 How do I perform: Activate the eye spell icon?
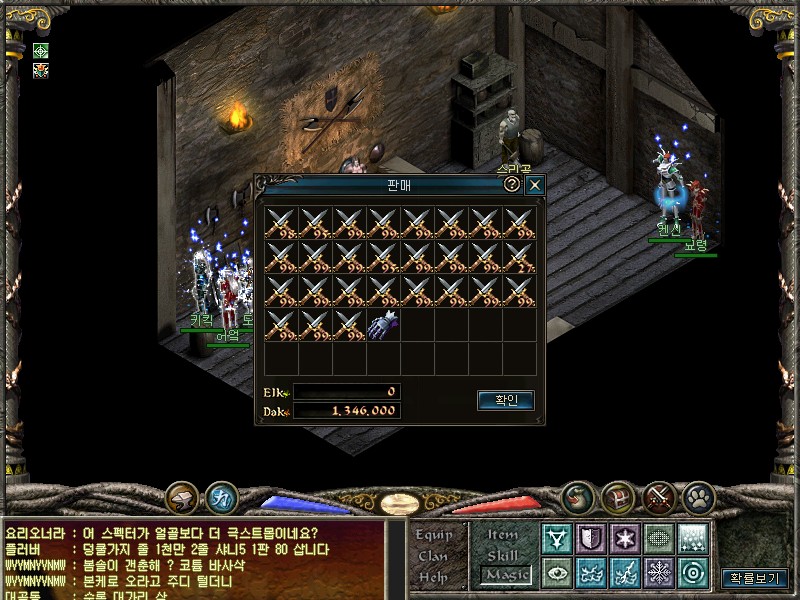pyautogui.click(x=557, y=573)
